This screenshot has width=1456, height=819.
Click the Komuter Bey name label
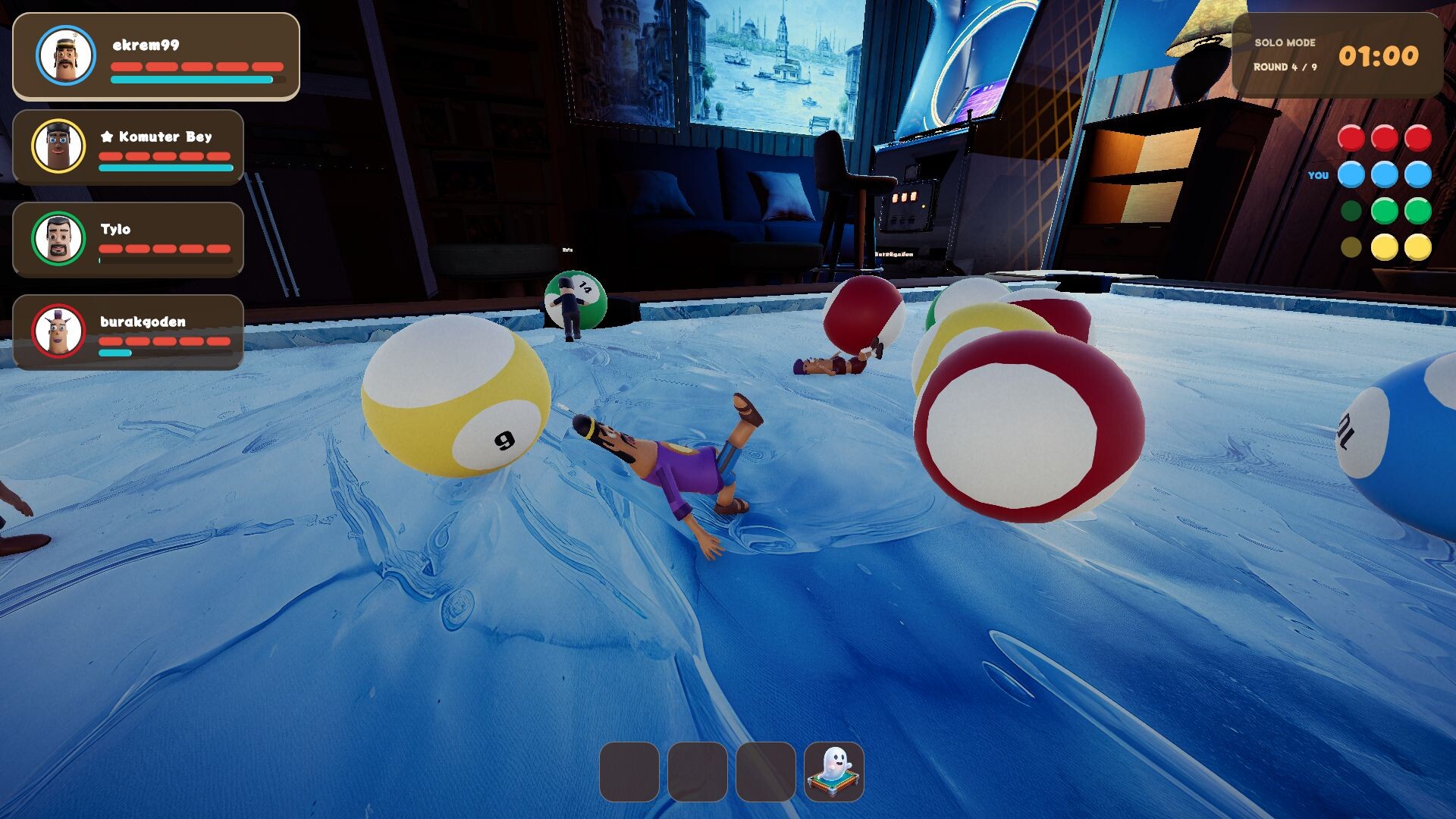click(163, 137)
